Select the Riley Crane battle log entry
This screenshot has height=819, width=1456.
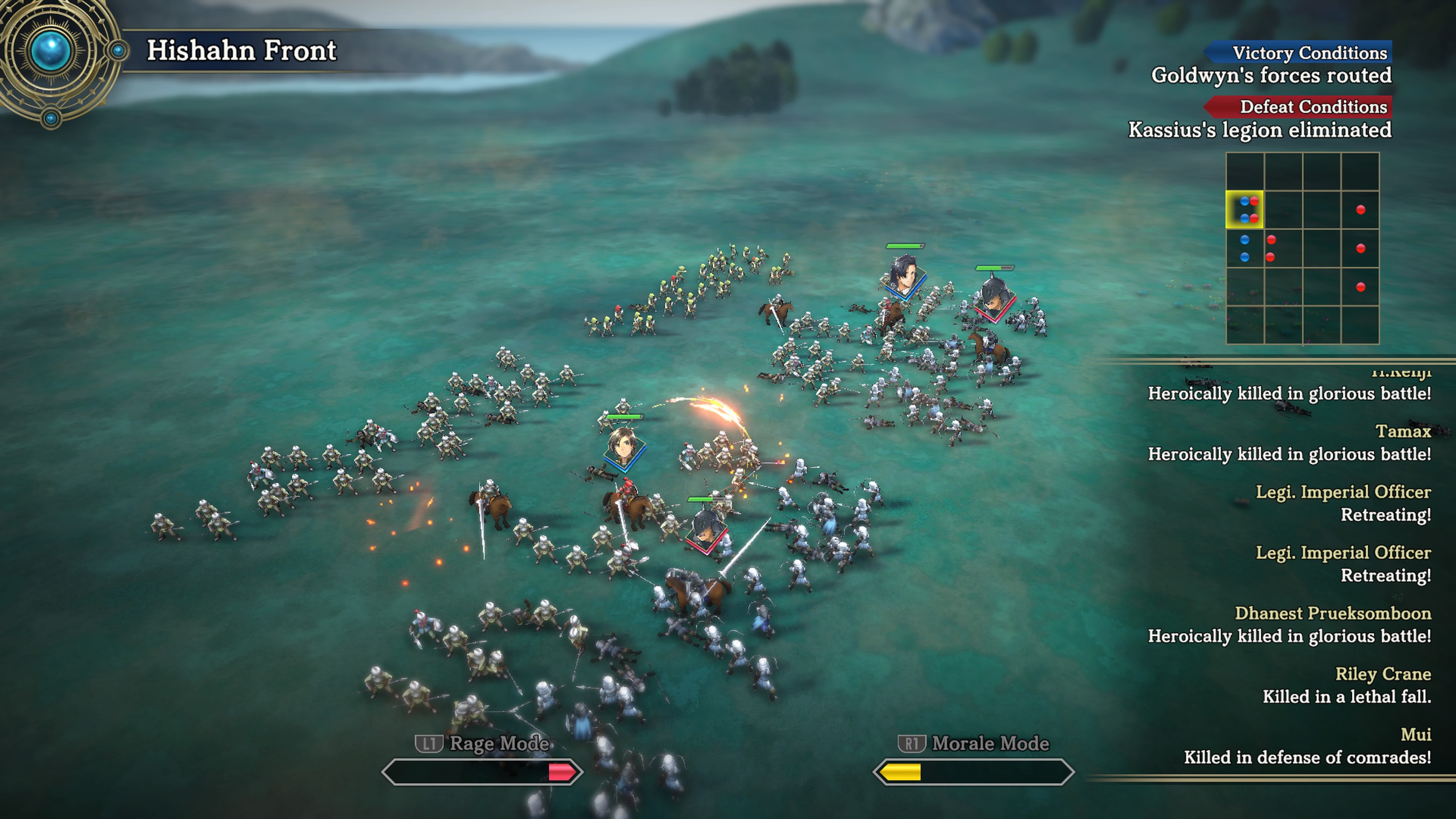1346,685
